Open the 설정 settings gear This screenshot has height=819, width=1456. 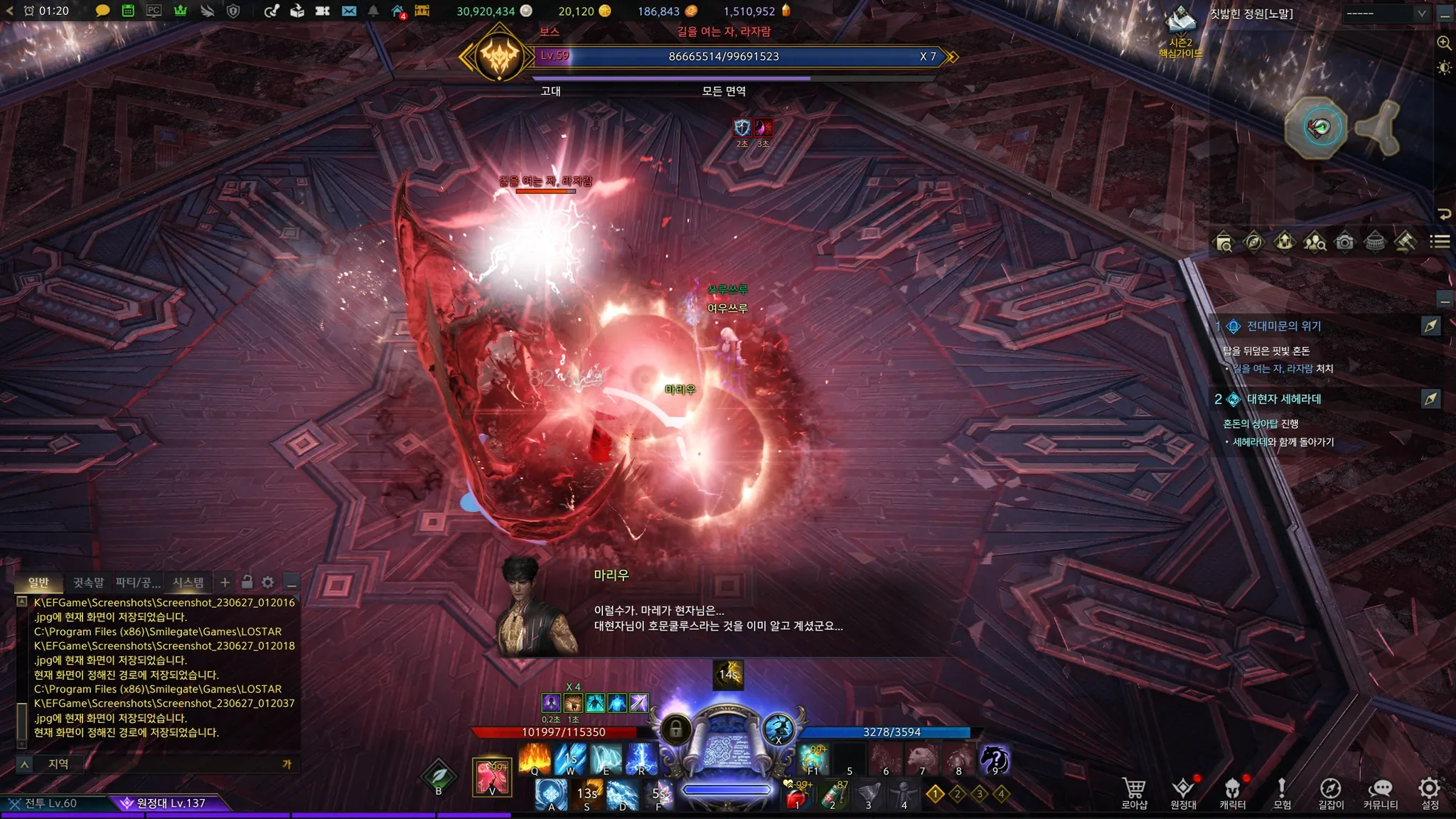1429,793
